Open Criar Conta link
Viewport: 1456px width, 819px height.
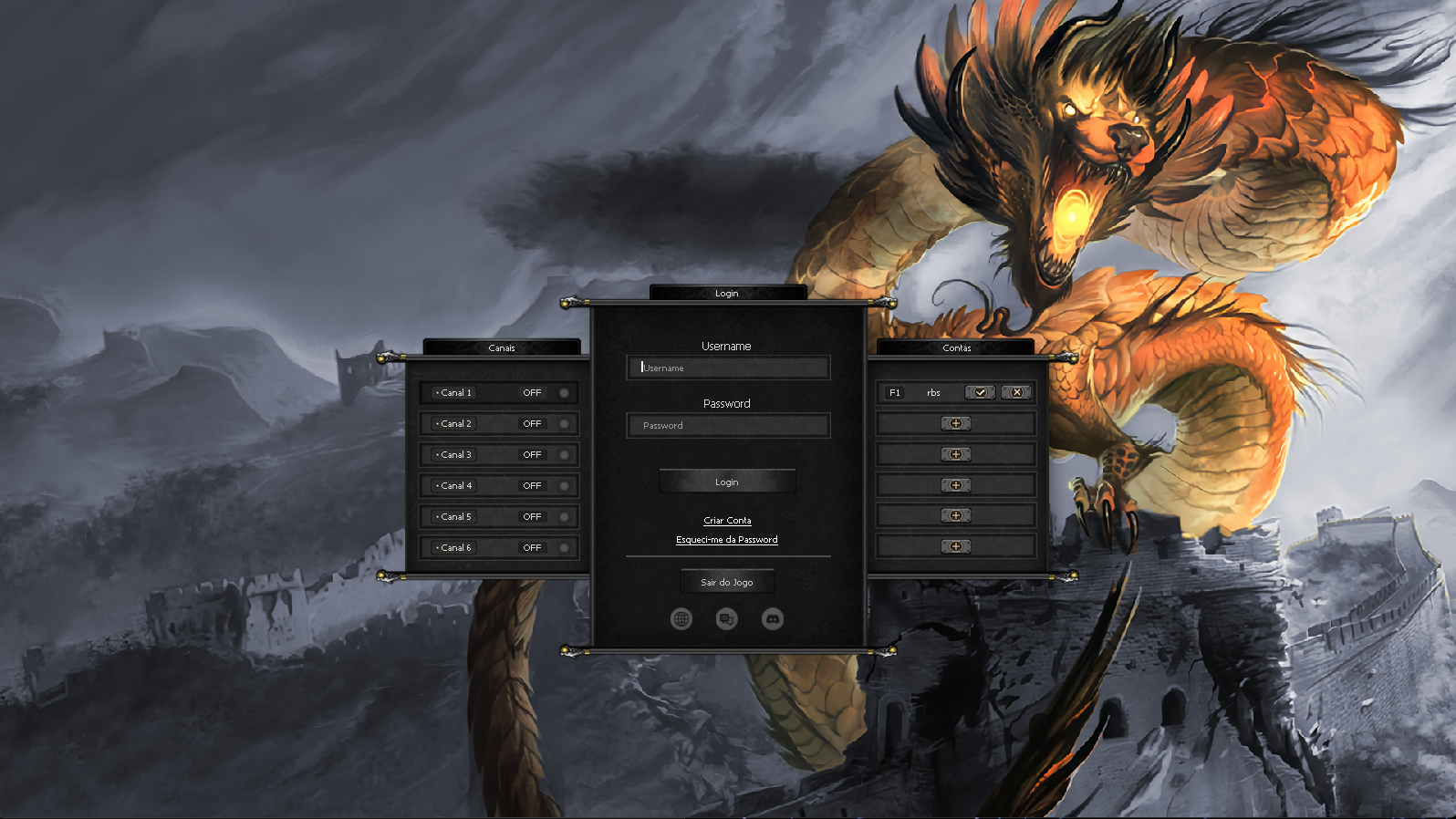tap(726, 520)
